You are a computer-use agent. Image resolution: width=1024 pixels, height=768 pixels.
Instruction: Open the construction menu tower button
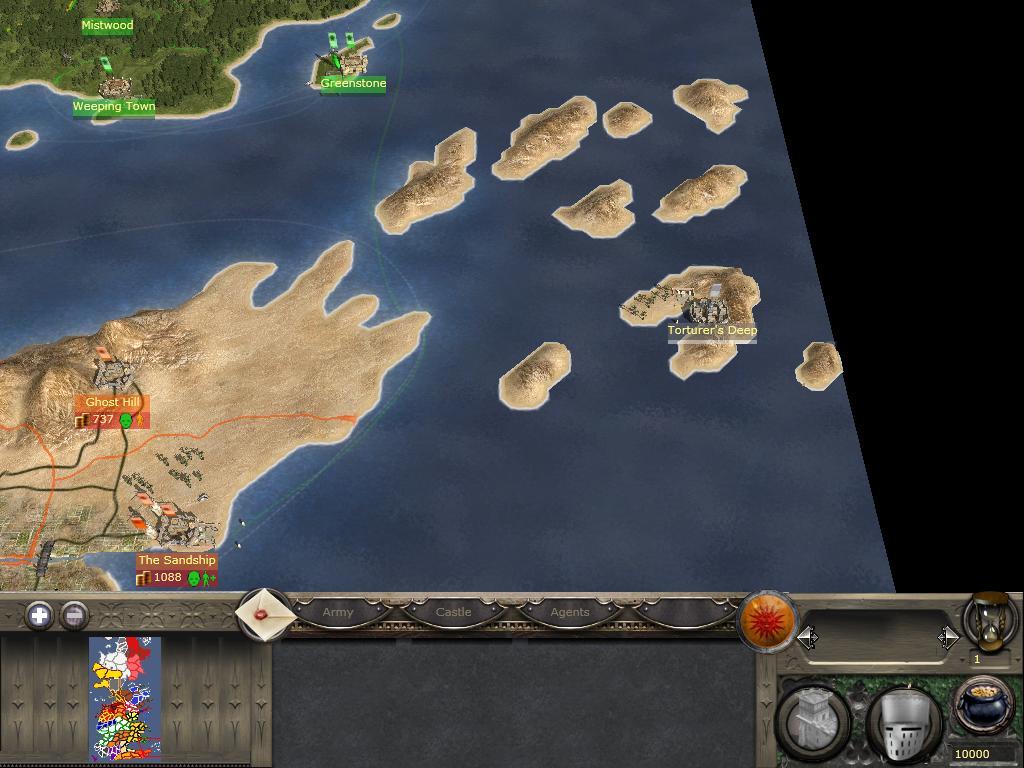click(814, 722)
